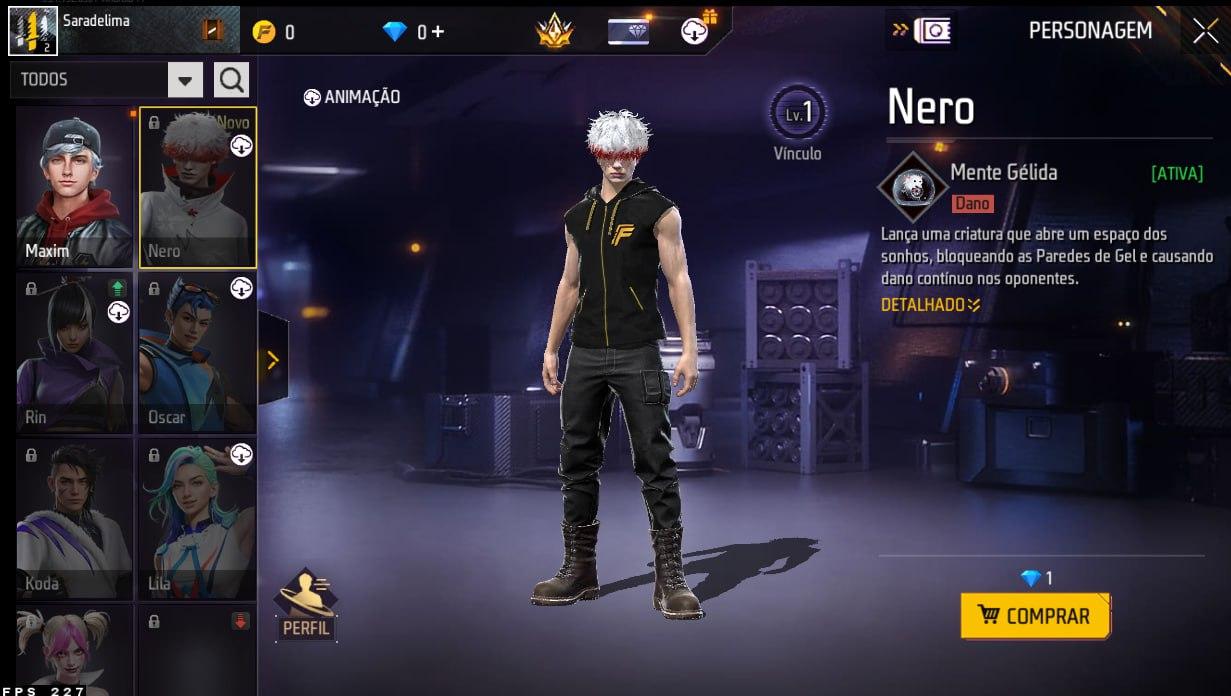
Task: Open the download icon with gift
Action: click(x=697, y=30)
